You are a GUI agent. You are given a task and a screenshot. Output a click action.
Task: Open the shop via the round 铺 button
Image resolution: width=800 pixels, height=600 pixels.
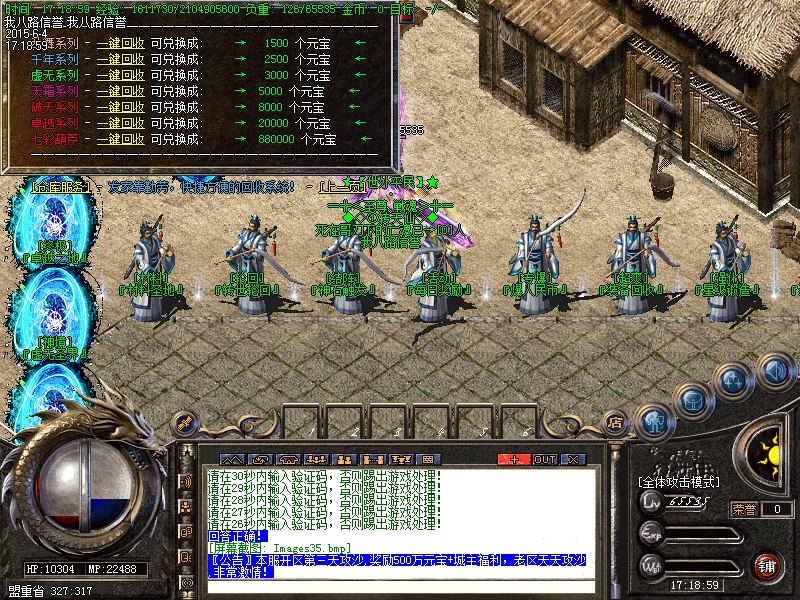click(x=766, y=566)
